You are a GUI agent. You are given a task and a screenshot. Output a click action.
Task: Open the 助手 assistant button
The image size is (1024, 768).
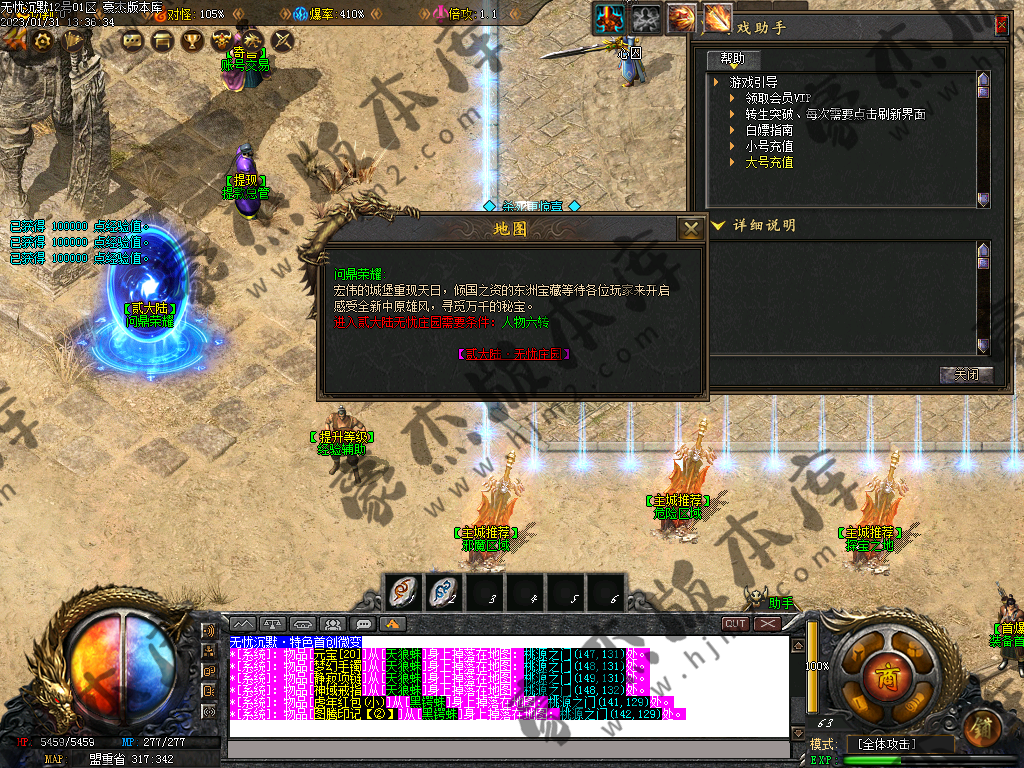(x=780, y=603)
